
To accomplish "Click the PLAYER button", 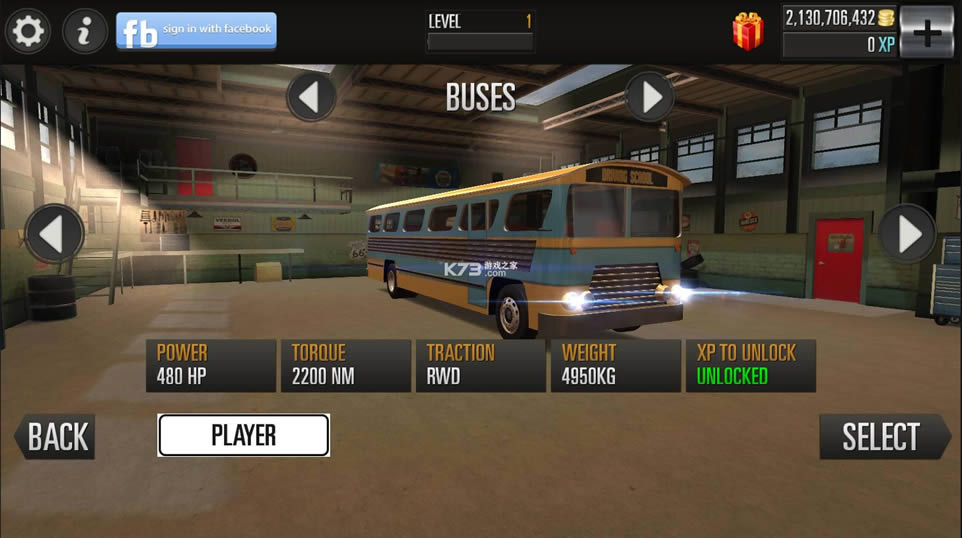I will click(243, 435).
